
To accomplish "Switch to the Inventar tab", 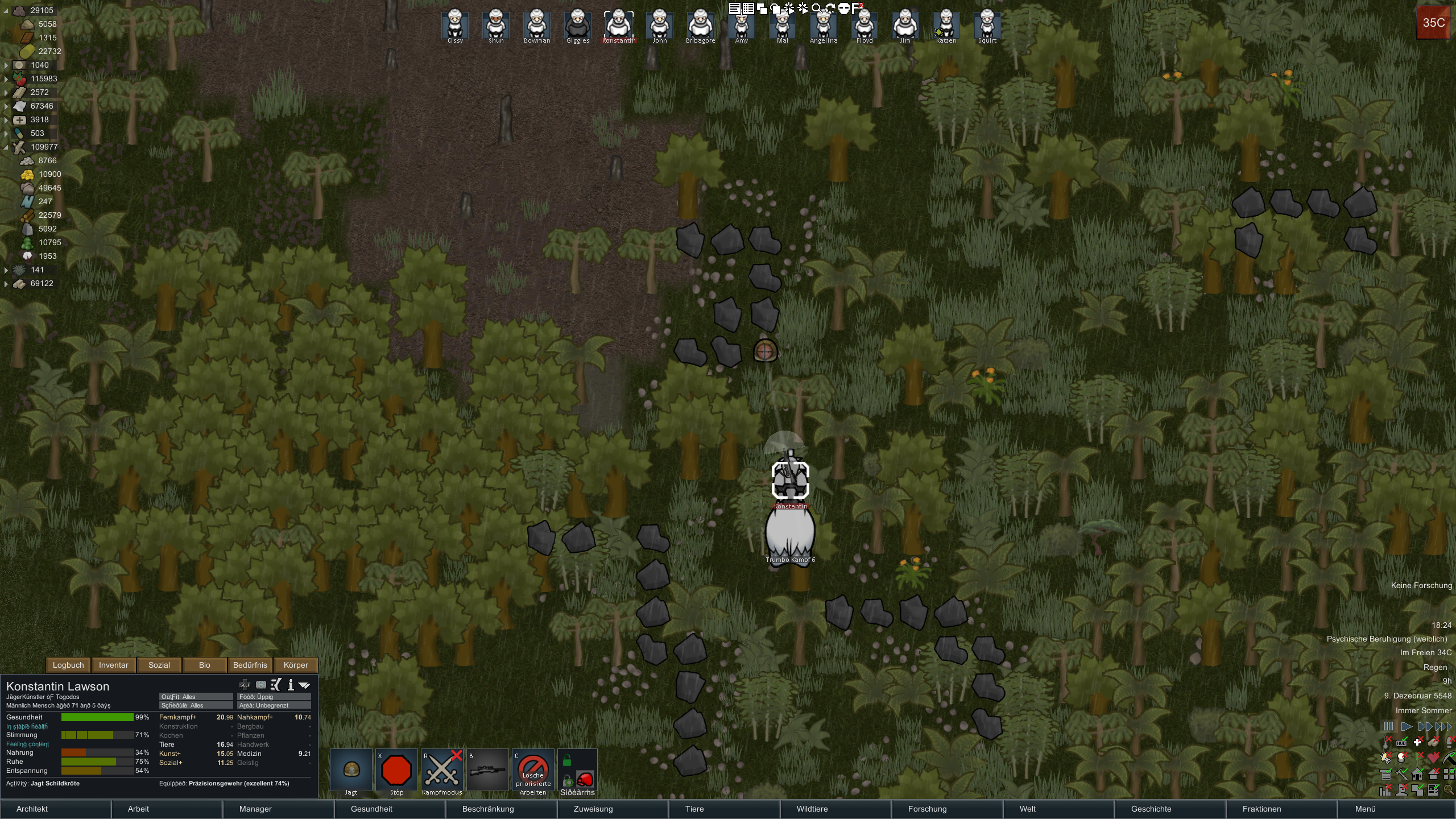I will coord(113,665).
